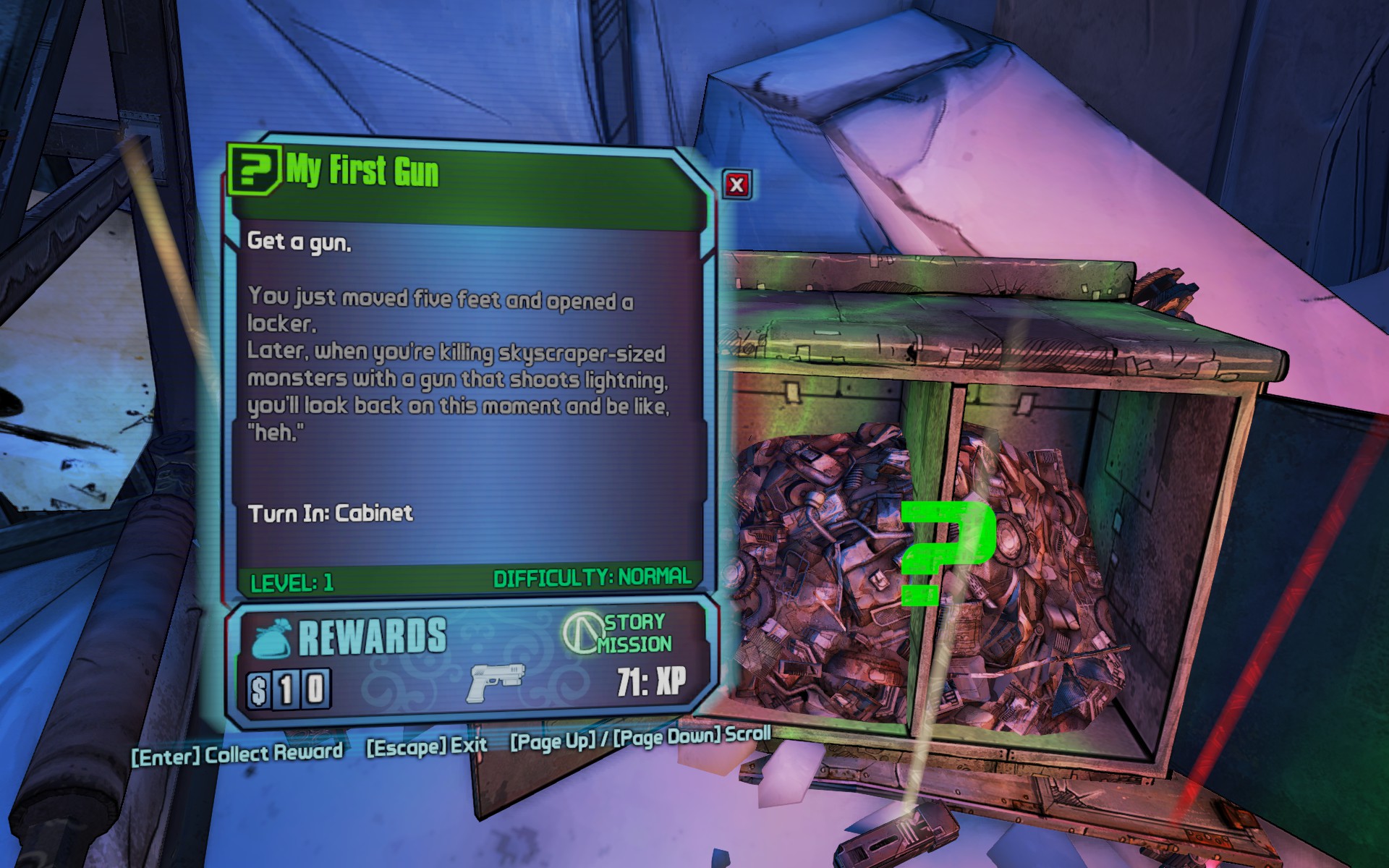Close the My First Gun mission window

(736, 185)
